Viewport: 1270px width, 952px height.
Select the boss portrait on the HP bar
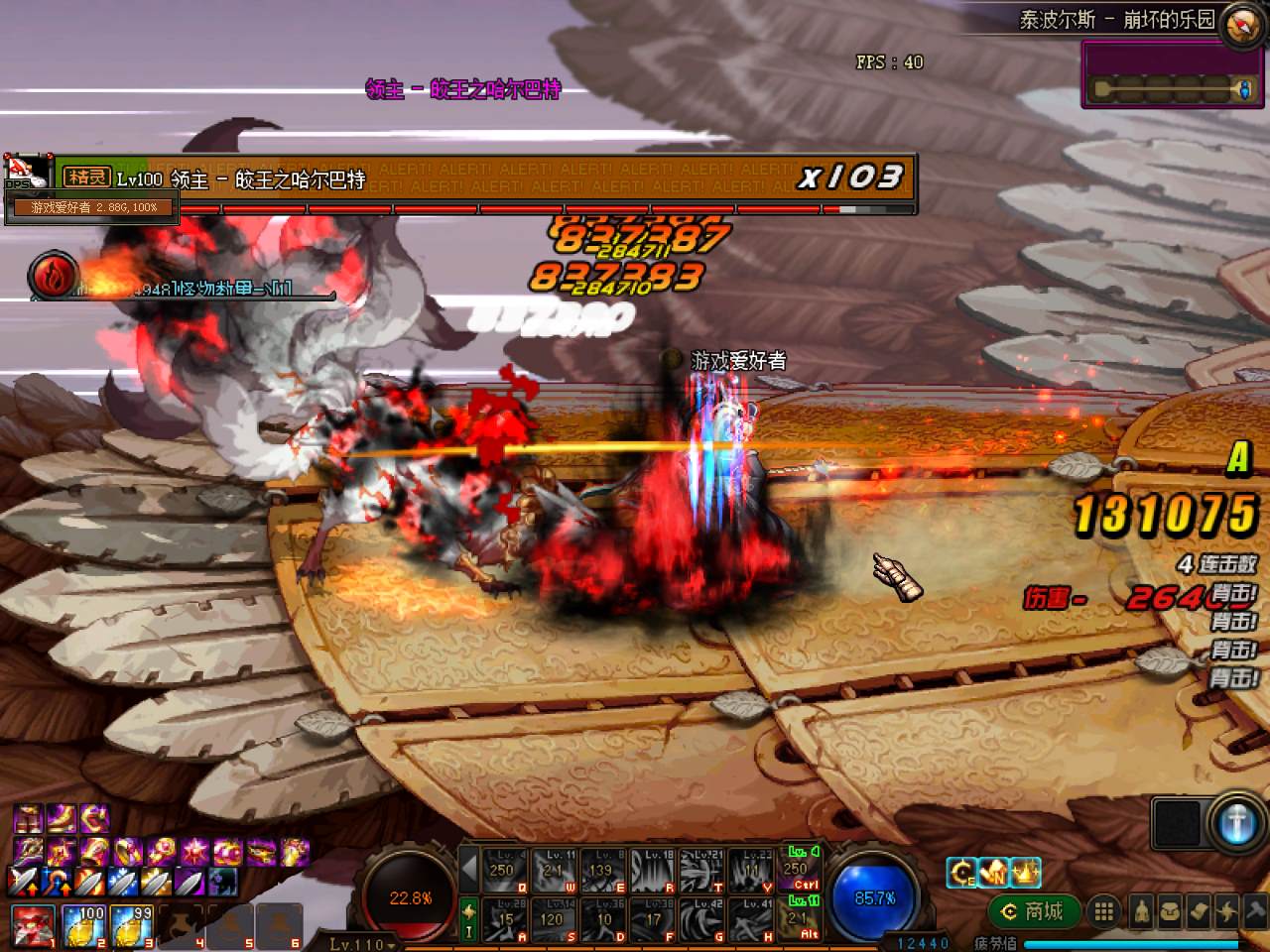28,175
